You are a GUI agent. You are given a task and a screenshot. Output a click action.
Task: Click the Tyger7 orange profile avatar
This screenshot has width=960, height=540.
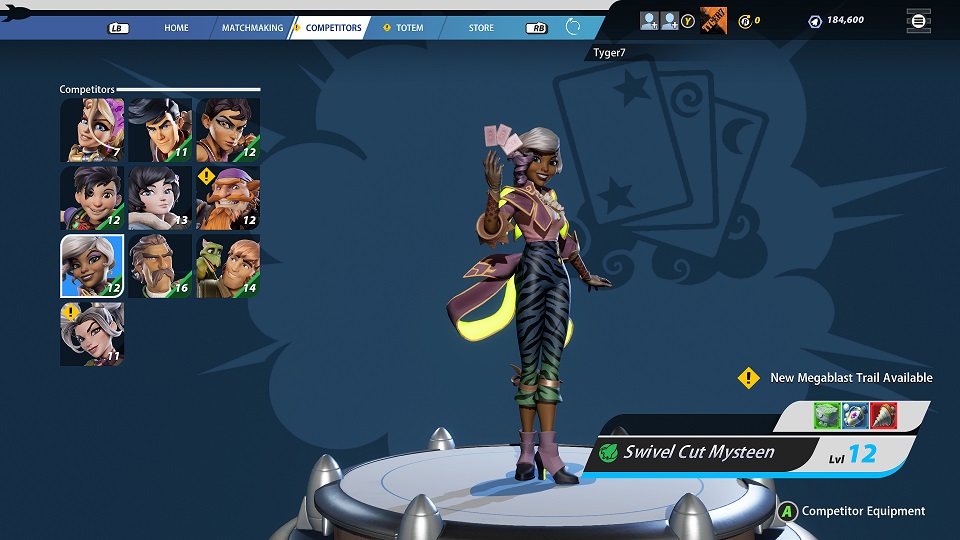(713, 19)
